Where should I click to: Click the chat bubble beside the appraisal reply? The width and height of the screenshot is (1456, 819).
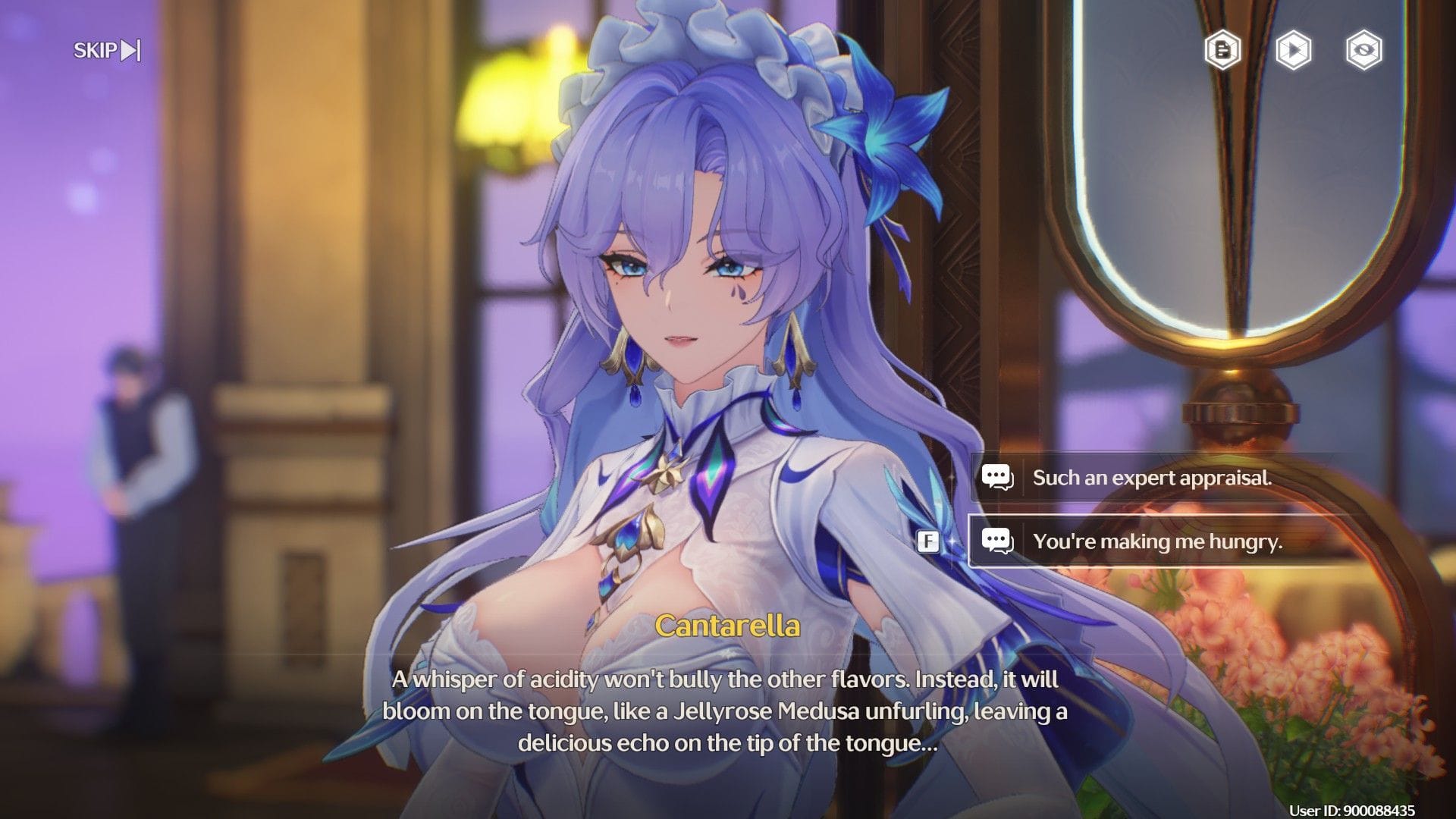[x=1001, y=477]
